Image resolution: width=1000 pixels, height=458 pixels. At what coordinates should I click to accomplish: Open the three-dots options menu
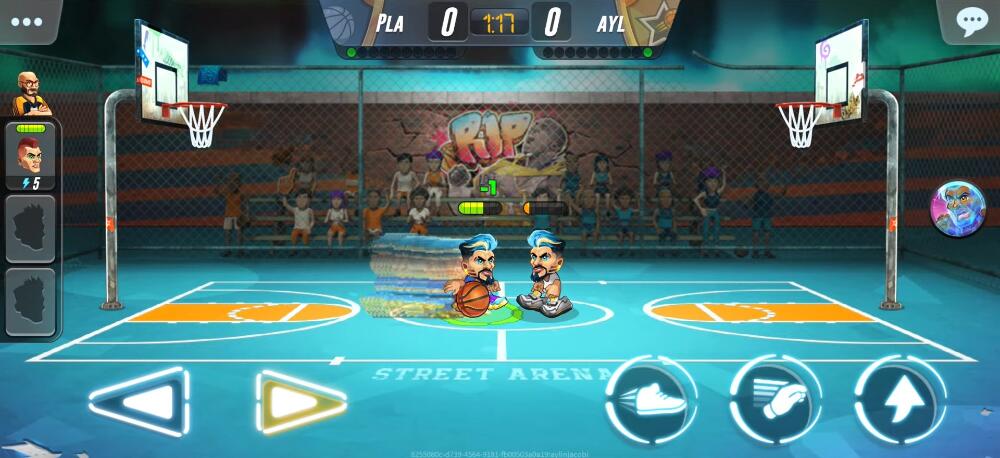(29, 21)
